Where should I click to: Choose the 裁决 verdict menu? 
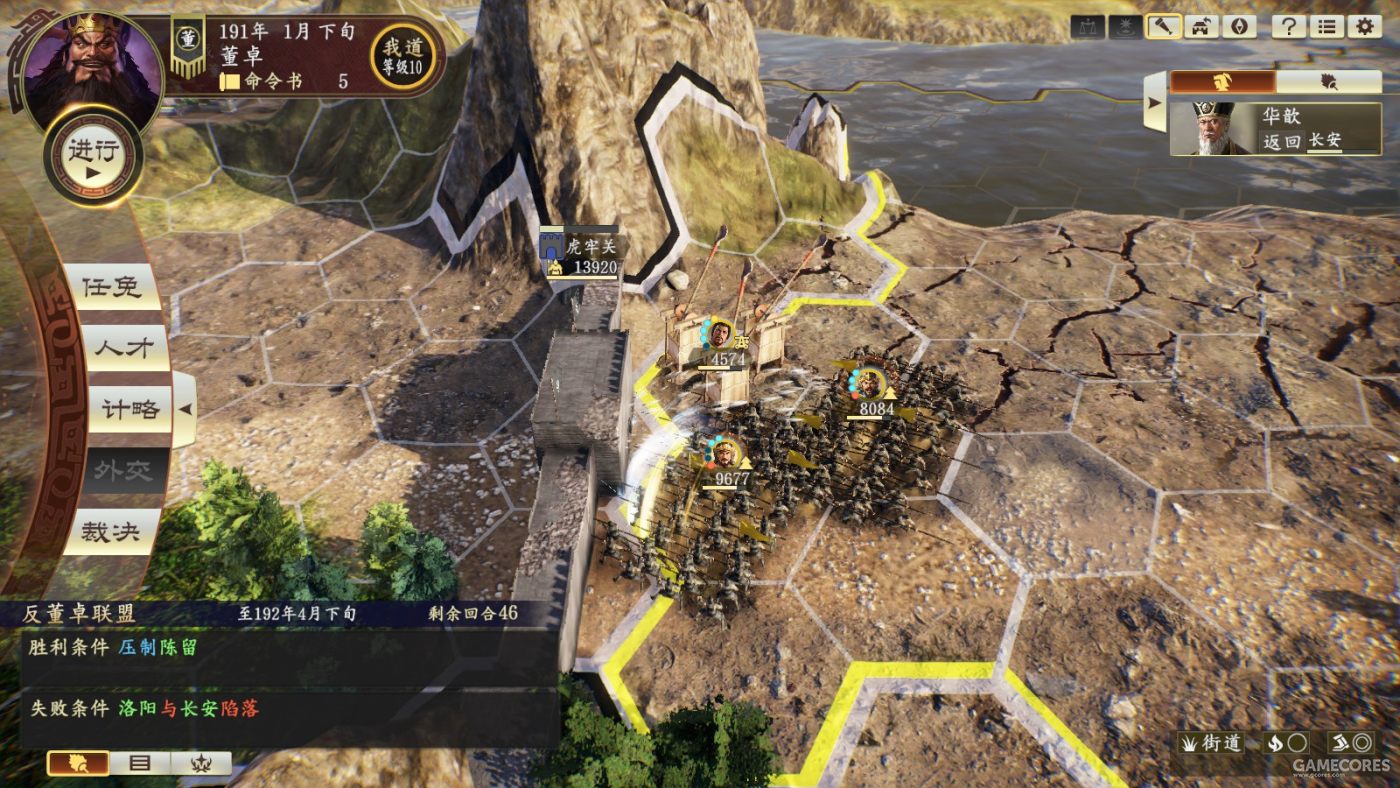tap(111, 531)
